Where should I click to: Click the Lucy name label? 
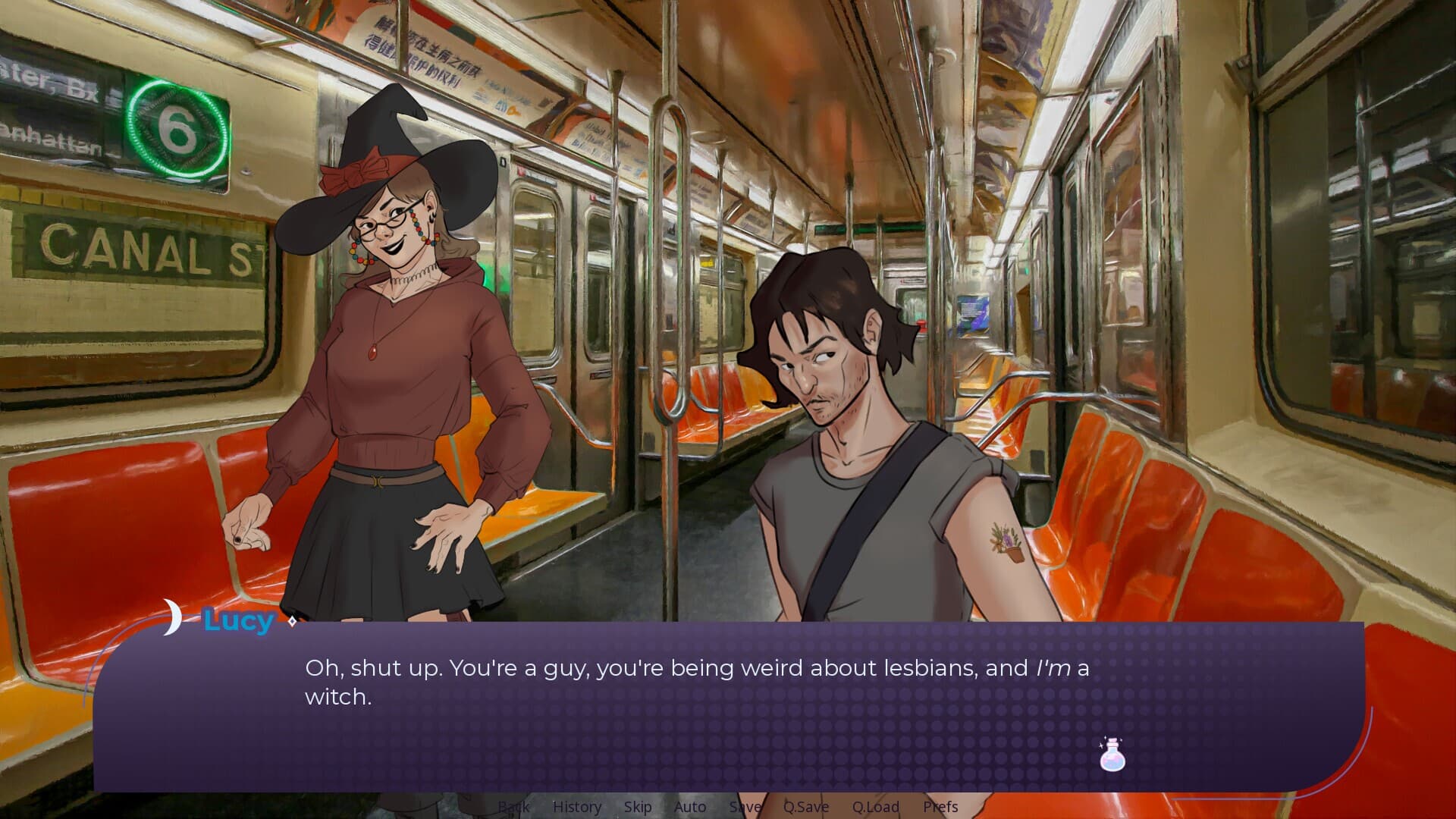[237, 621]
